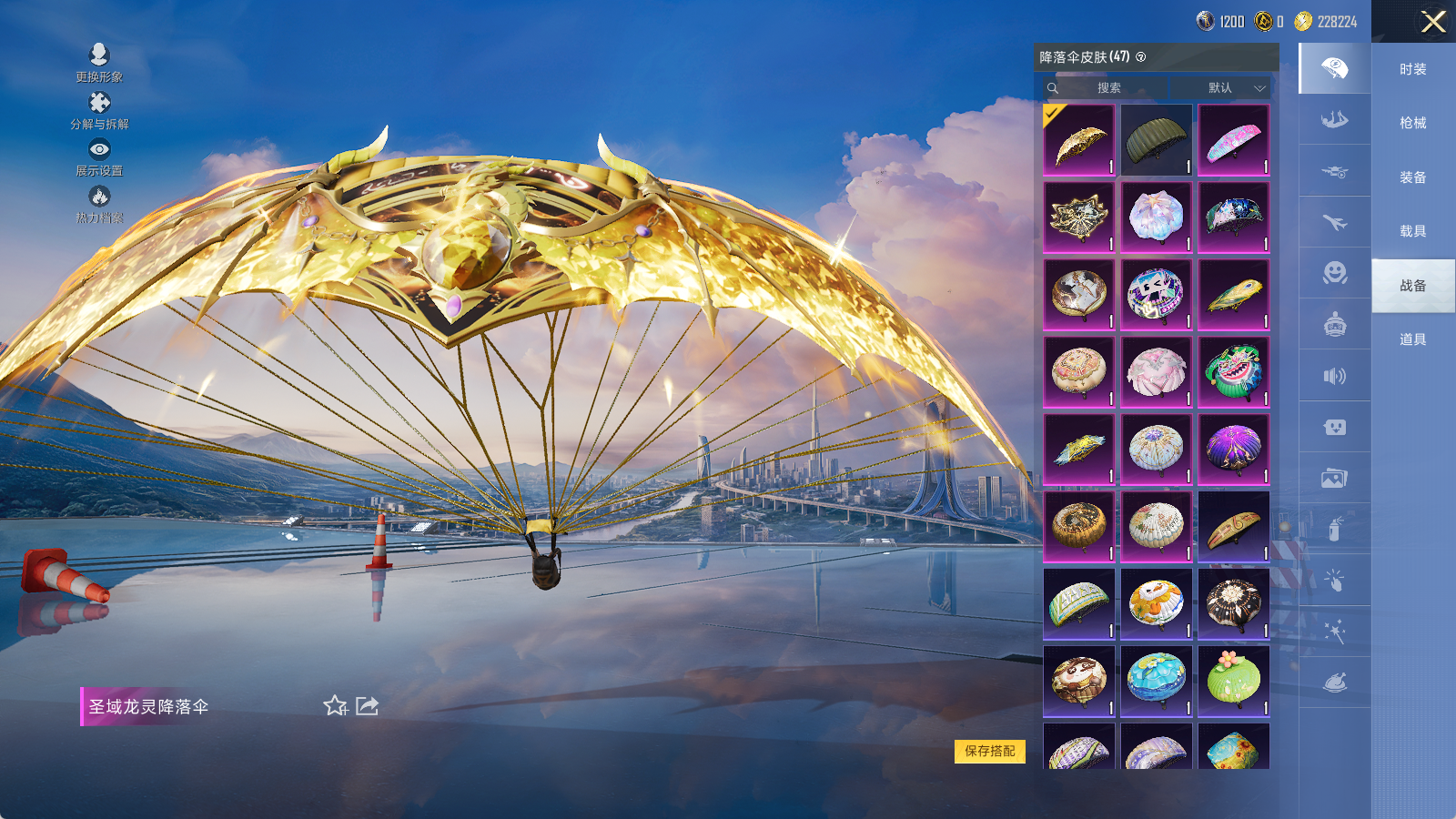The width and height of the screenshot is (1456, 819).
Task: Select the plain olive green parachute skin
Action: click(x=1156, y=139)
